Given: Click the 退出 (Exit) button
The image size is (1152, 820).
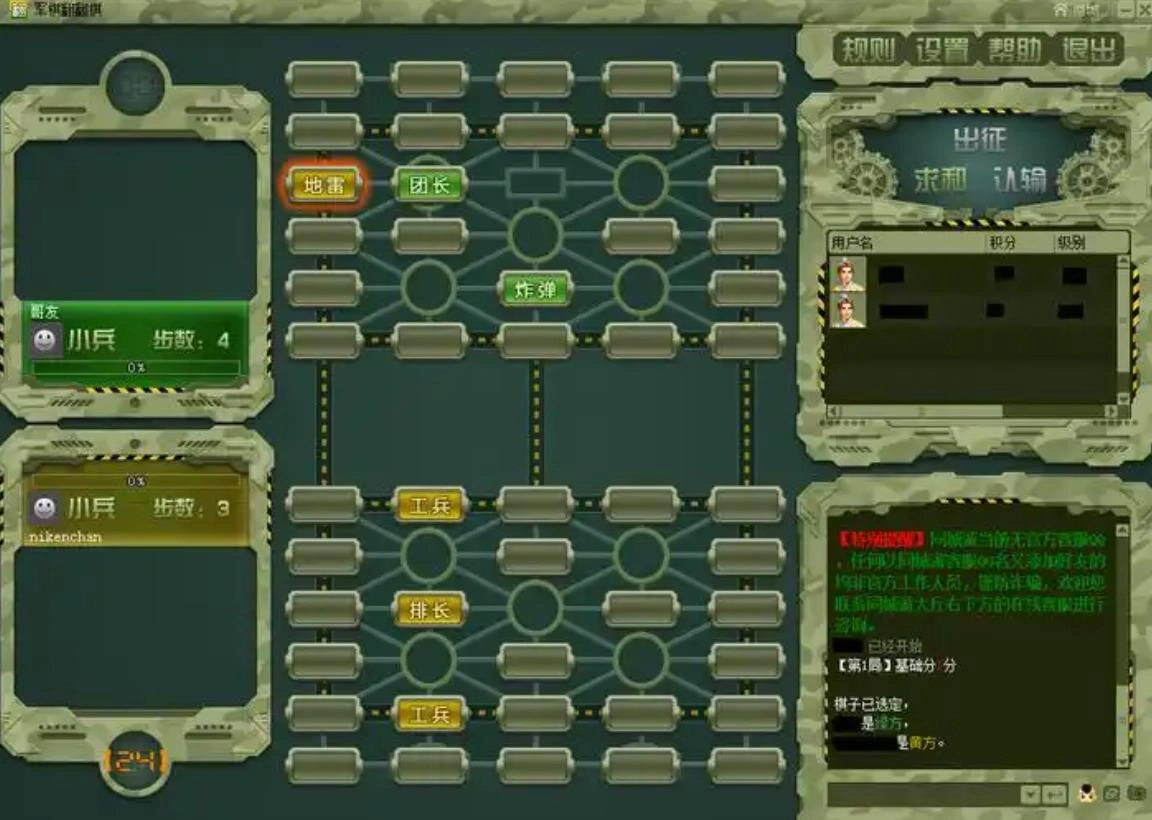Looking at the screenshot, I should [1089, 50].
